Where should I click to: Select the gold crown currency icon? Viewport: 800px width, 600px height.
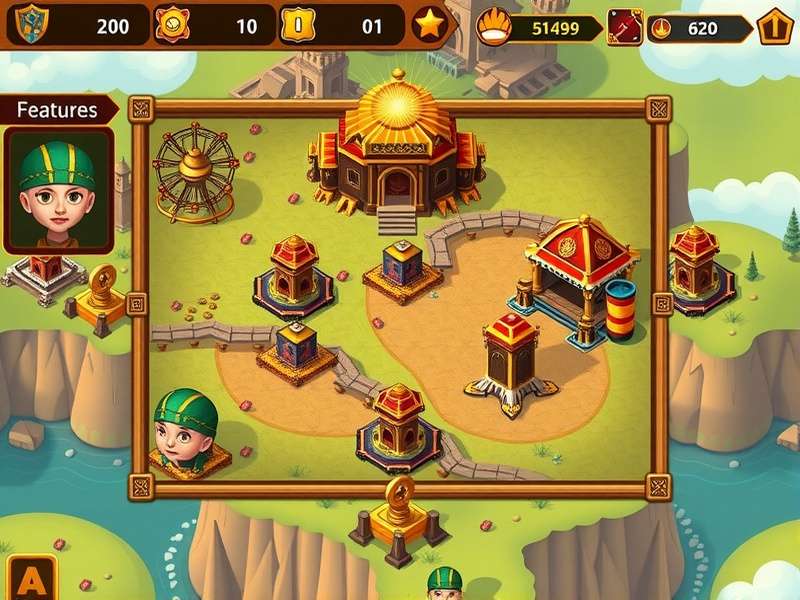tap(493, 27)
